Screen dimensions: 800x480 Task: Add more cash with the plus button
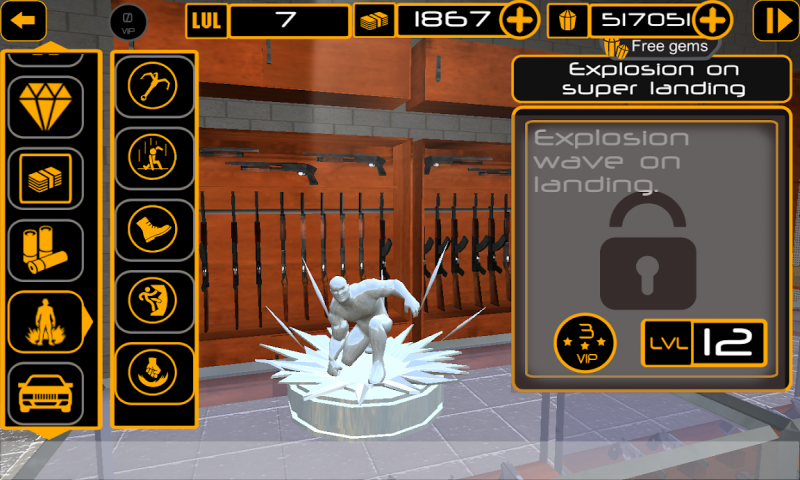coord(520,20)
